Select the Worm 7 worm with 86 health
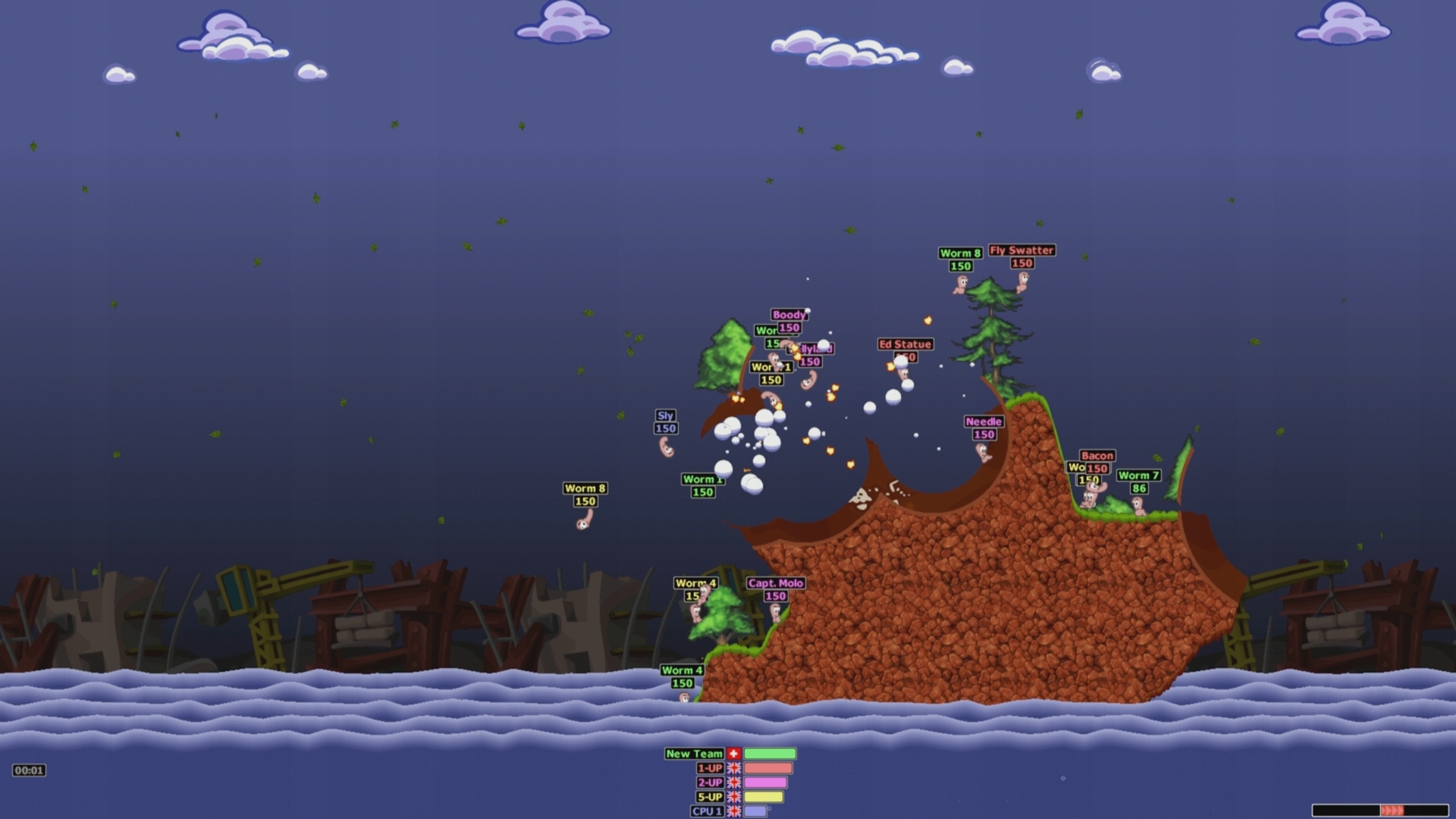 click(1137, 507)
